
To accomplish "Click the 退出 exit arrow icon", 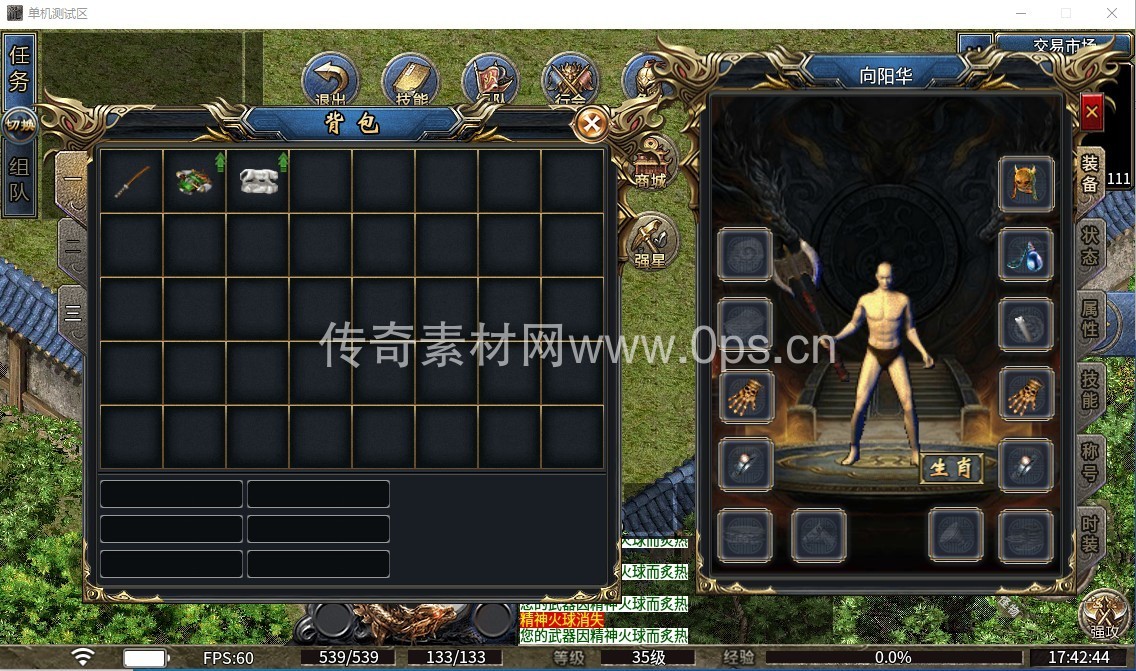I will [331, 82].
